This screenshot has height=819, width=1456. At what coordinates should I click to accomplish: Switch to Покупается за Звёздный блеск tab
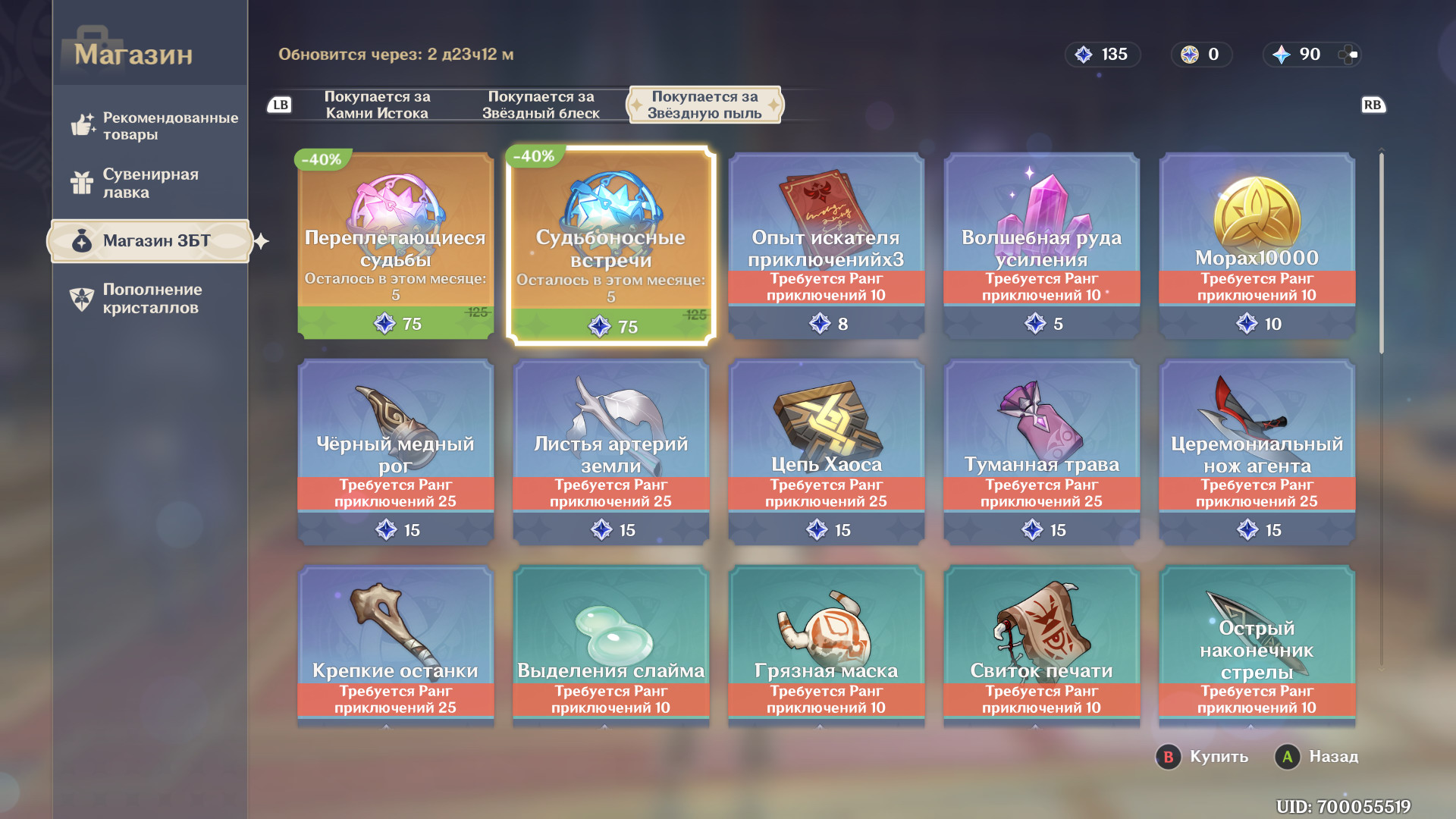click(x=541, y=105)
